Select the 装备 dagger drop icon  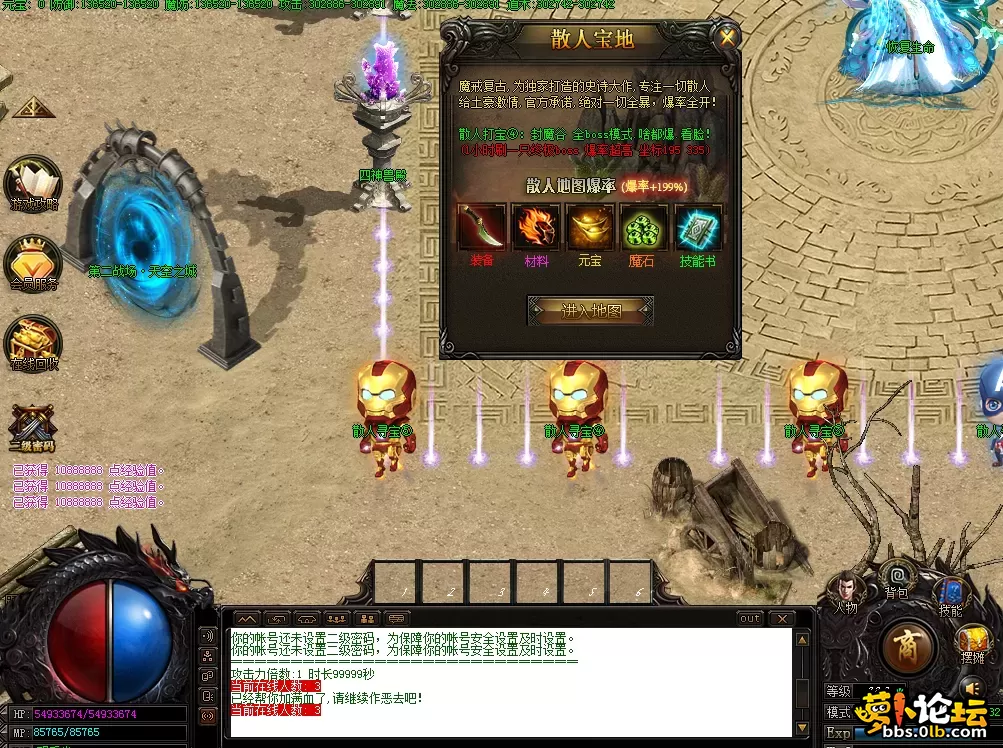pyautogui.click(x=482, y=228)
